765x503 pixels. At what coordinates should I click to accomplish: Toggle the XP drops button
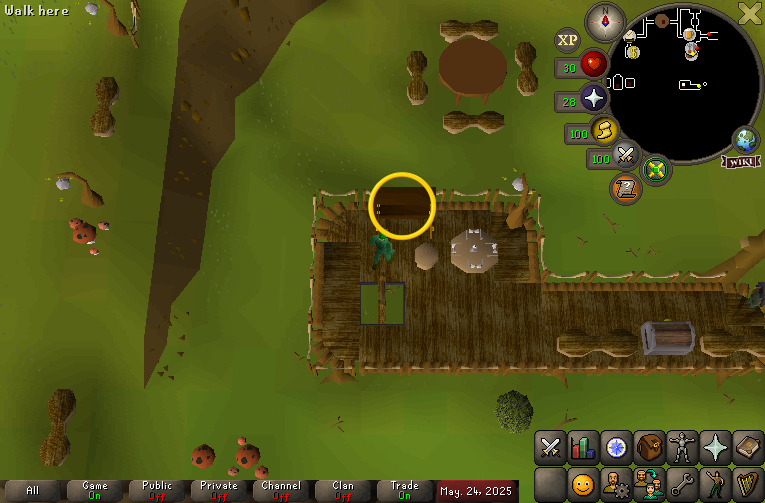[x=567, y=40]
